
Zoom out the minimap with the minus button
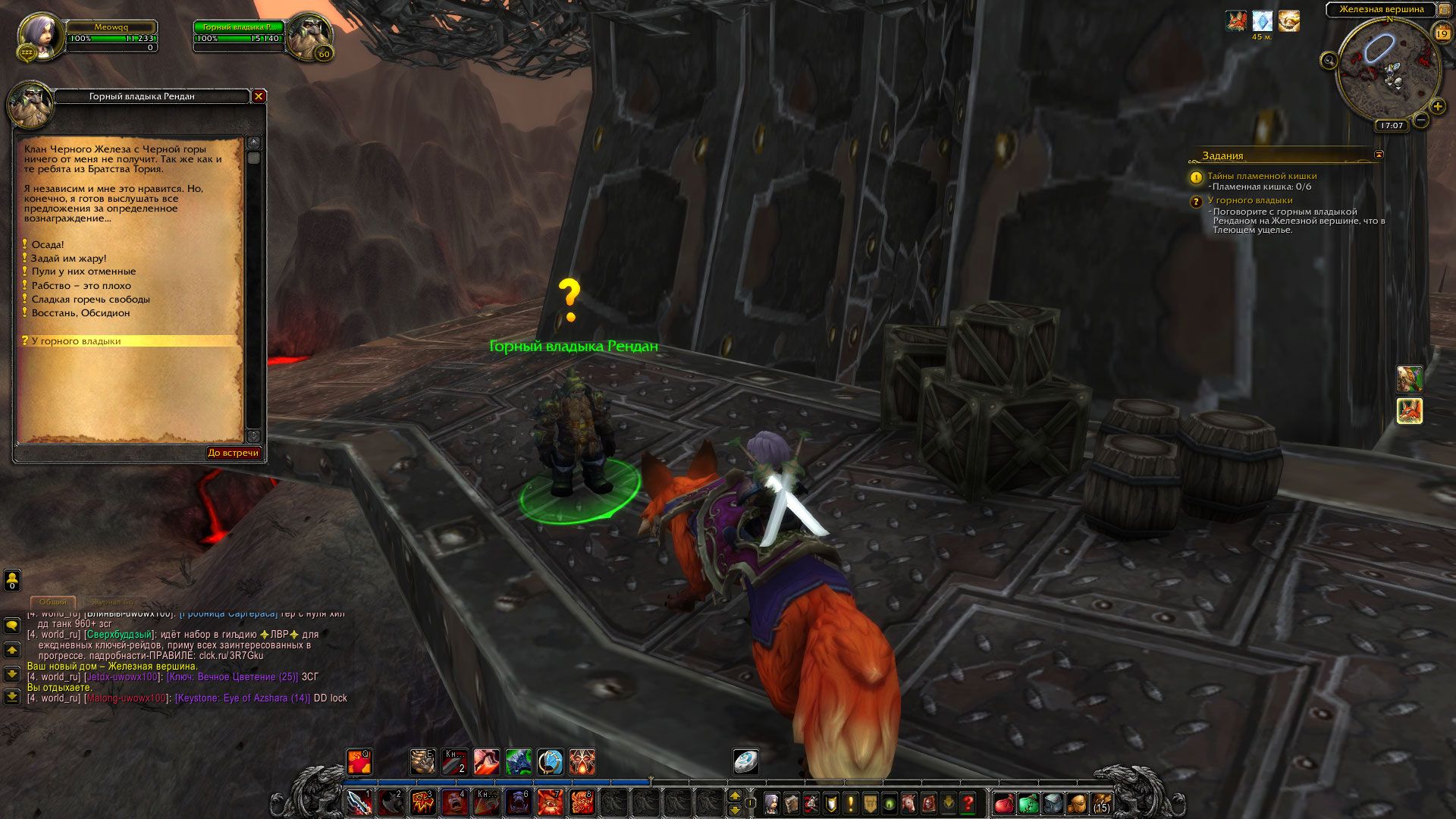(x=1421, y=120)
